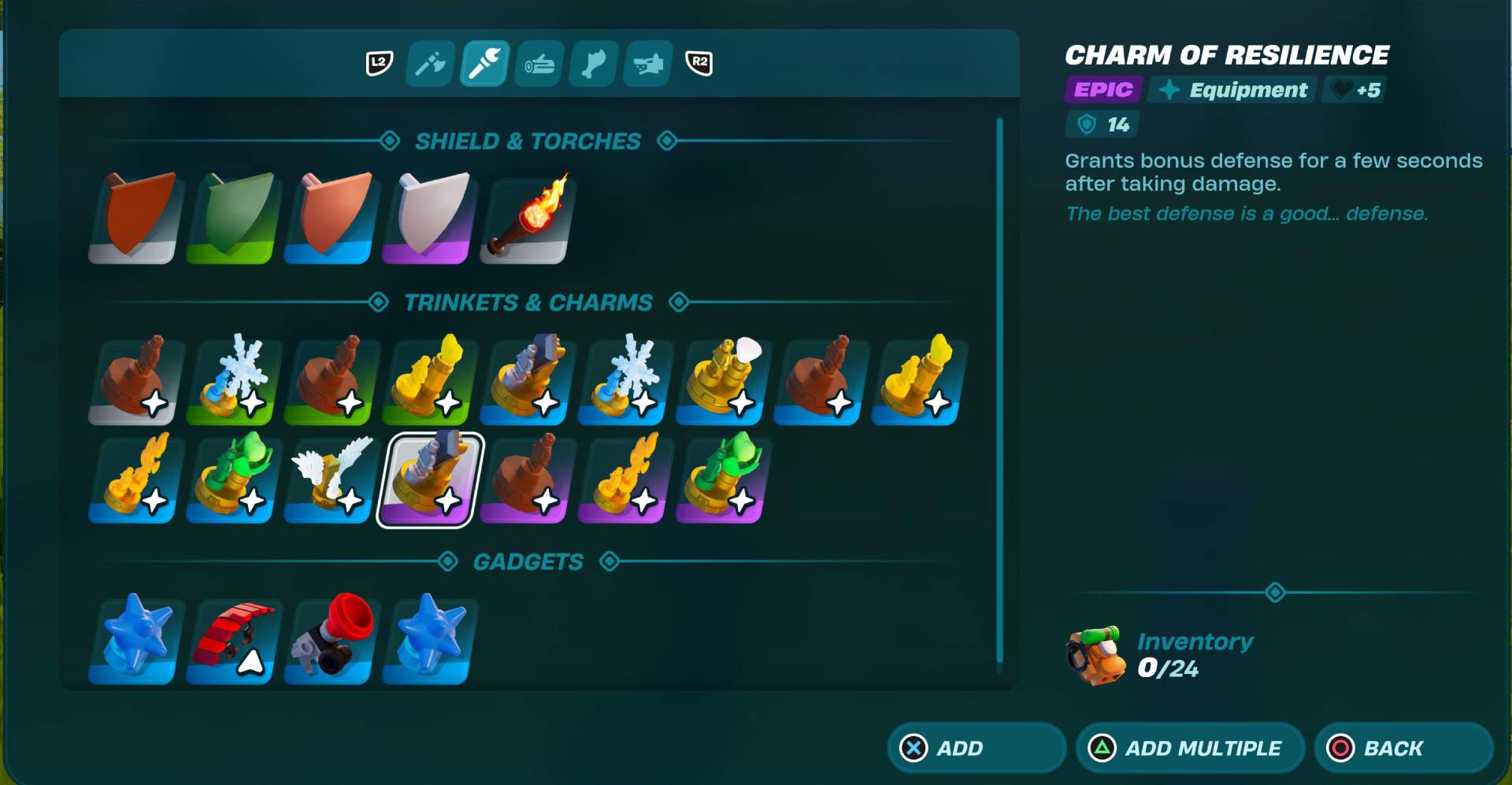This screenshot has width=1512, height=785.
Task: Select the torch category icon
Action: 484,64
